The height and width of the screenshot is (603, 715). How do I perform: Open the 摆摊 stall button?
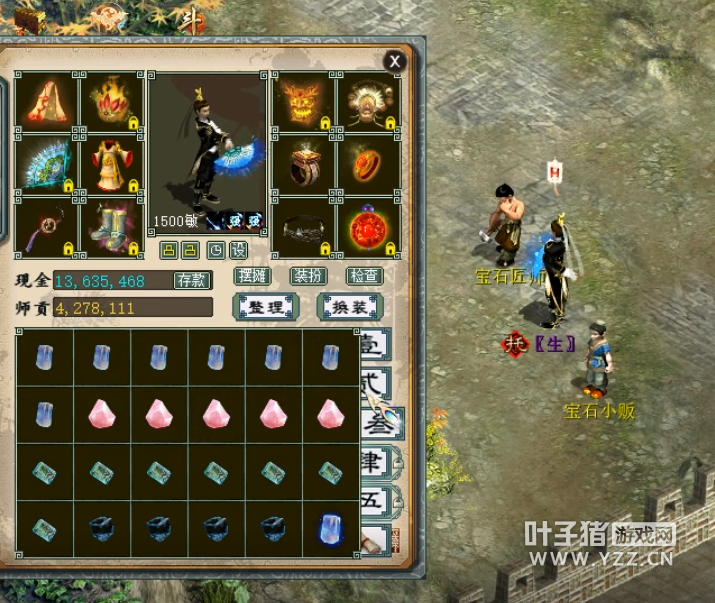click(253, 276)
